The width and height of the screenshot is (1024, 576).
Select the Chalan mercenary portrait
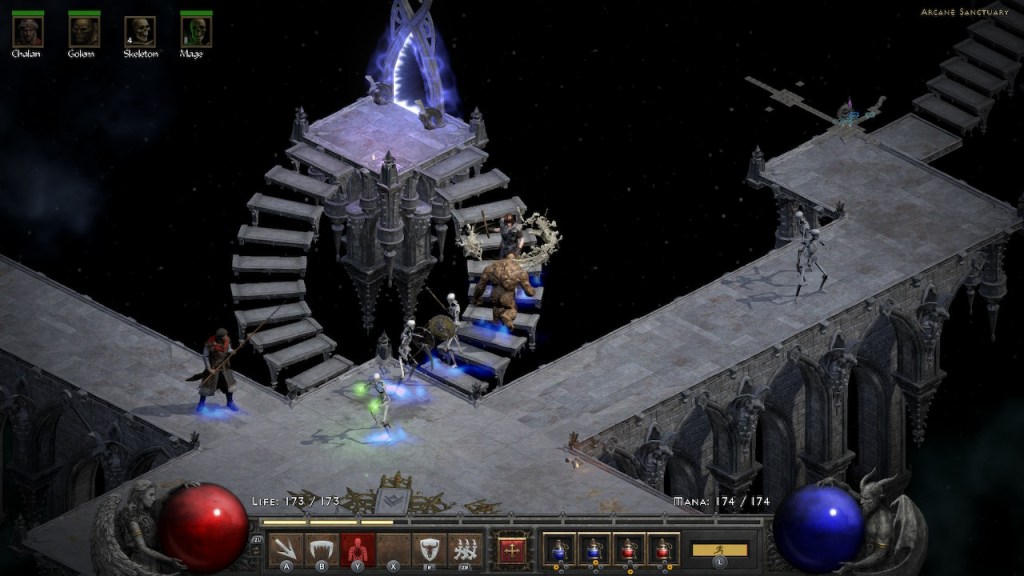pyautogui.click(x=27, y=31)
